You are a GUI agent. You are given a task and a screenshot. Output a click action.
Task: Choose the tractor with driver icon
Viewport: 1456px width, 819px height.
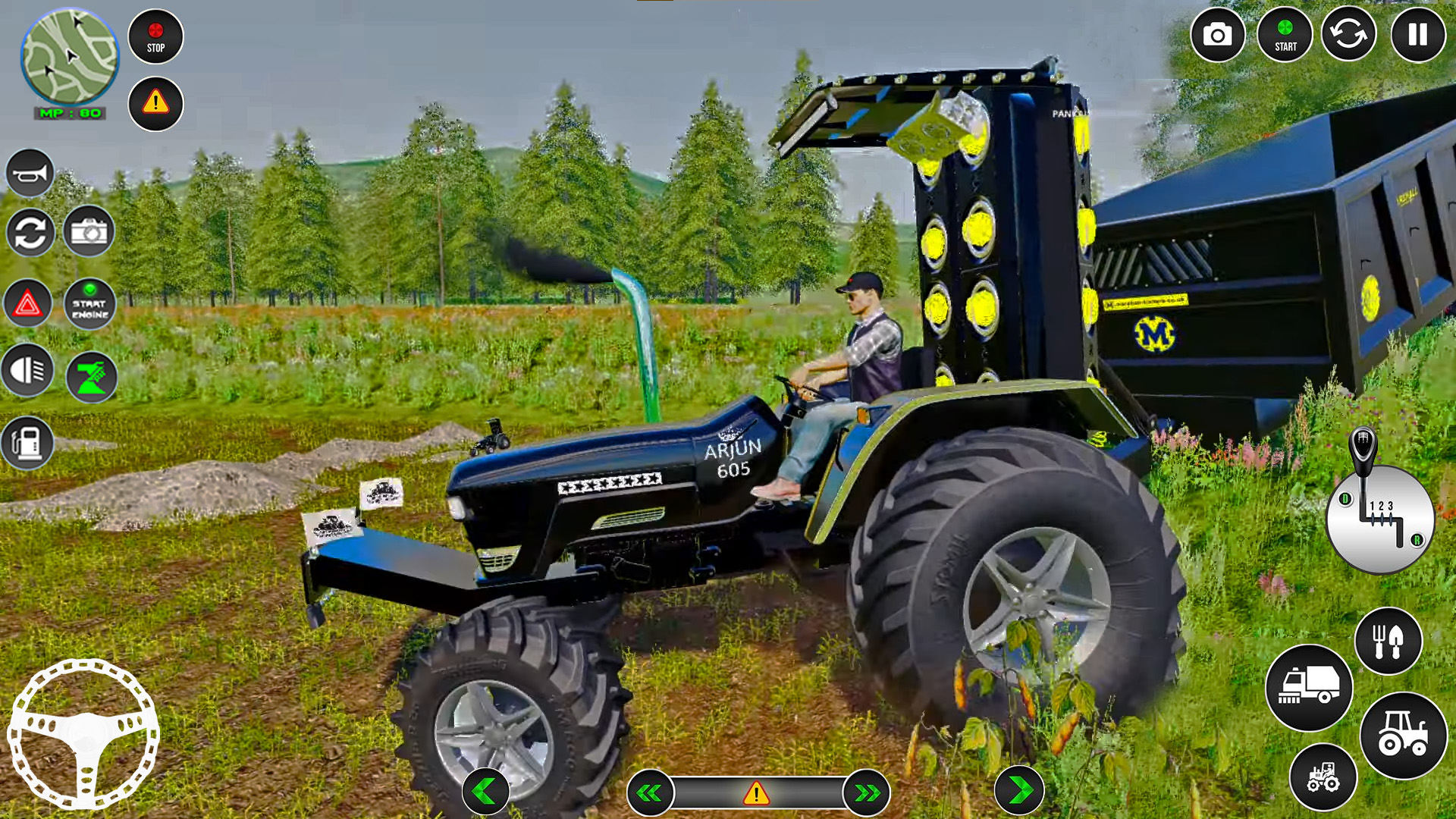pyautogui.click(x=1323, y=777)
